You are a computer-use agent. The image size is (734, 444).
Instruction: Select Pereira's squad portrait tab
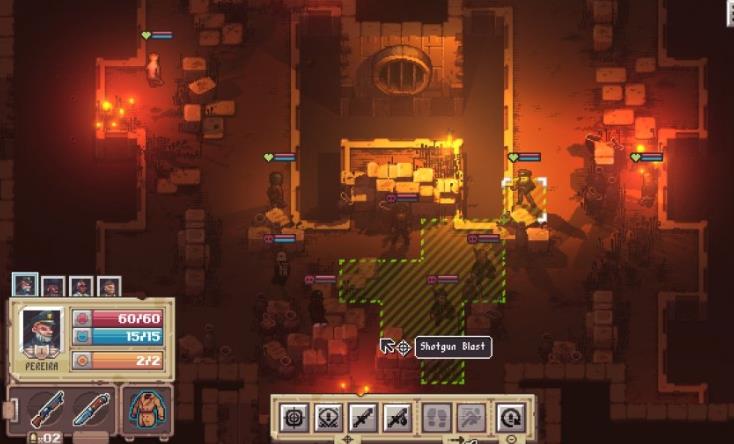click(25, 287)
